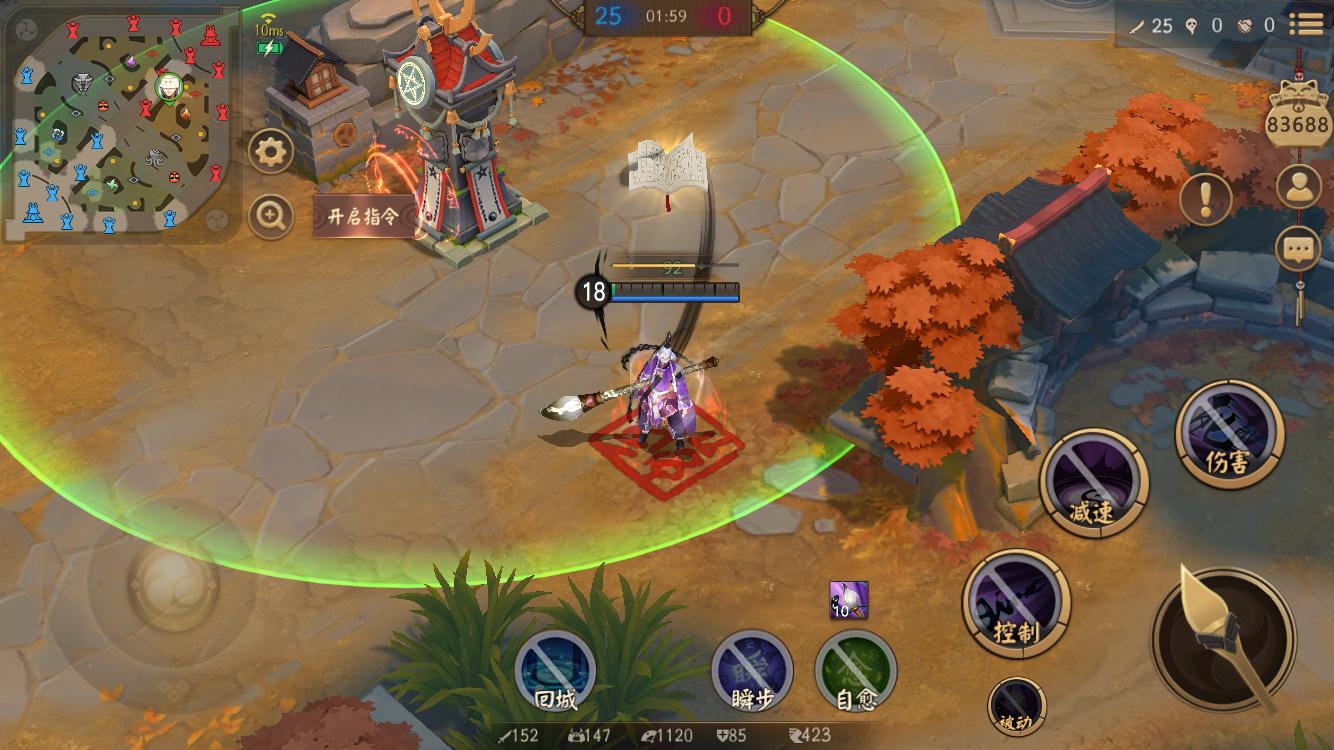Trigger the 自愈 self-heal skill
This screenshot has height=750, width=1334.
pyautogui.click(x=856, y=671)
